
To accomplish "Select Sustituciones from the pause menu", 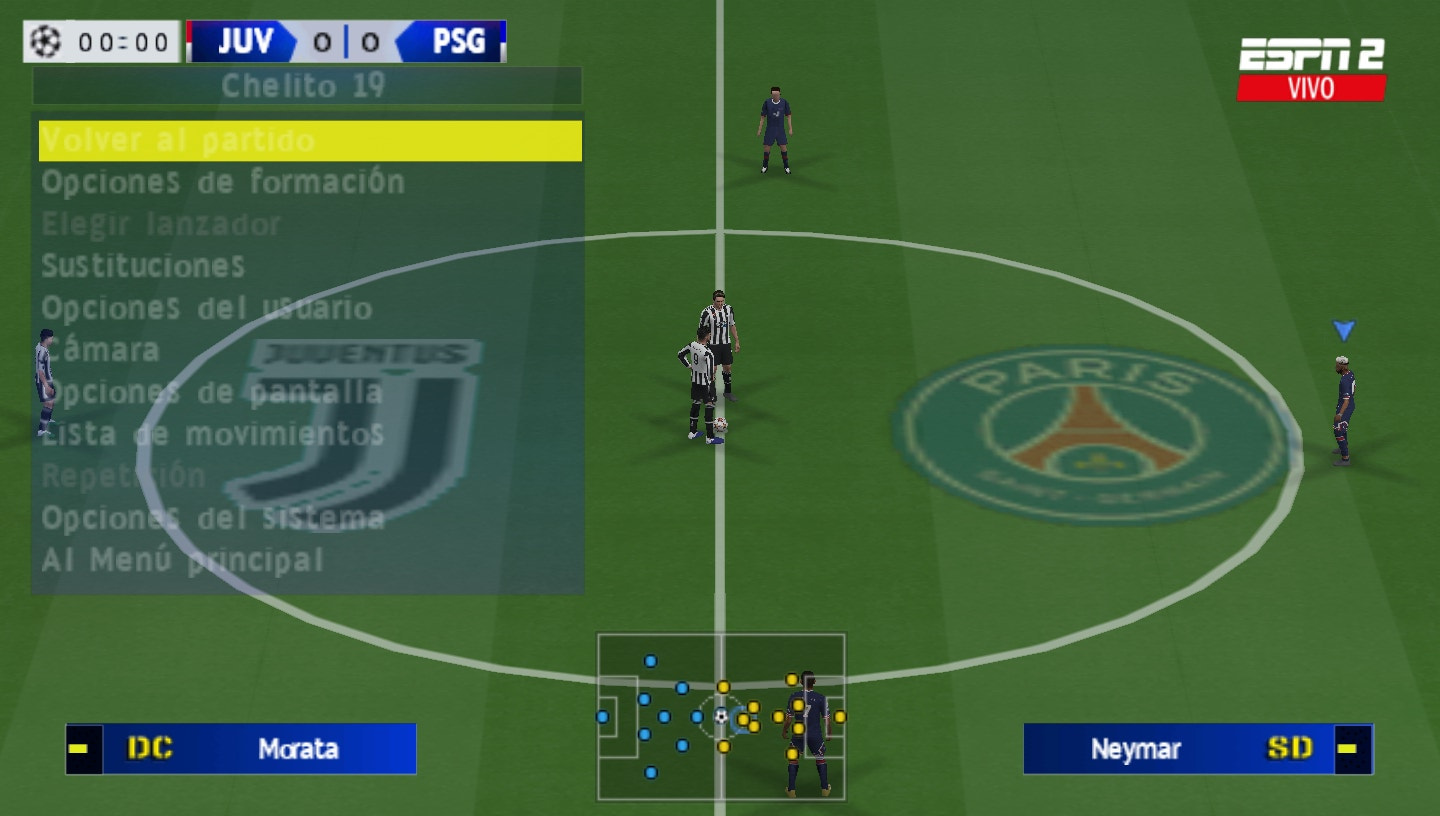I will (x=143, y=267).
